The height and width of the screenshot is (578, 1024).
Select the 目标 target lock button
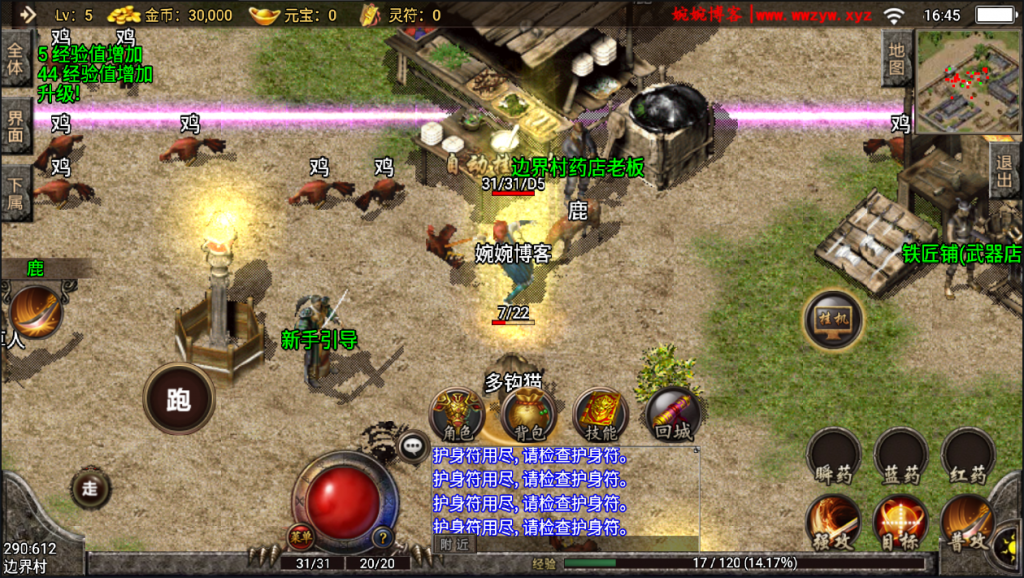click(x=900, y=522)
